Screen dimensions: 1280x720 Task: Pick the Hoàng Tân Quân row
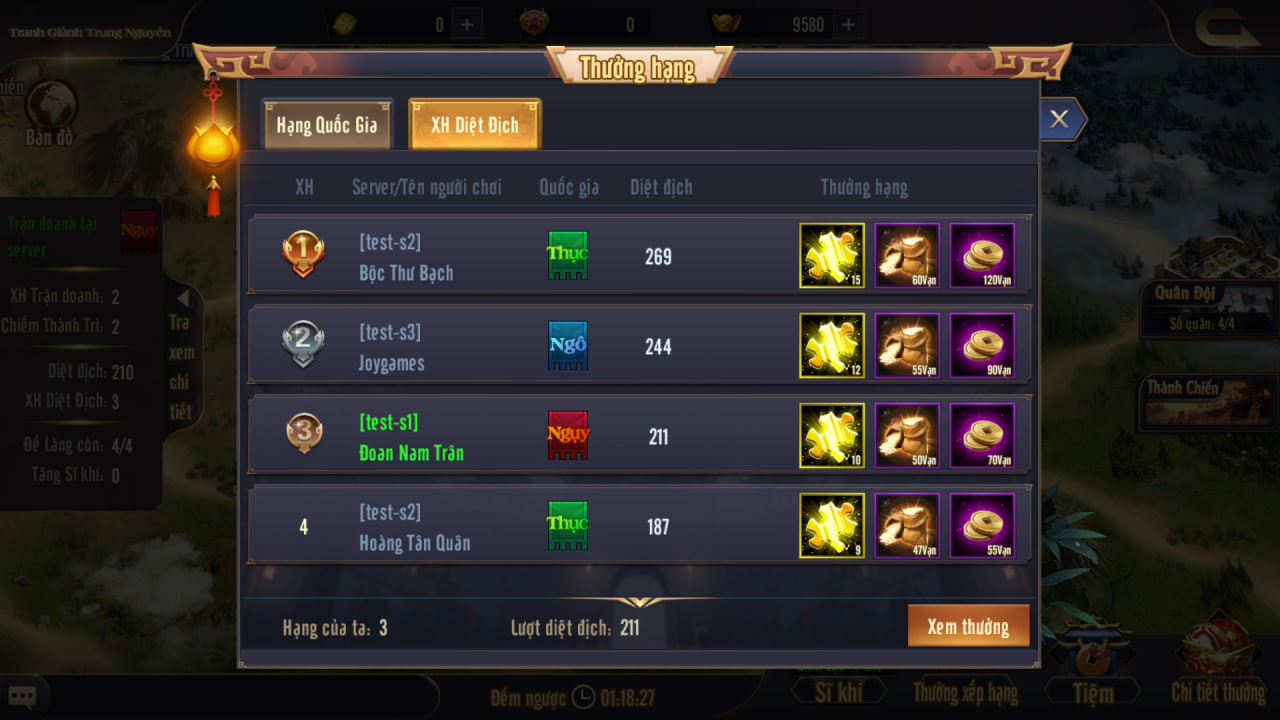(414, 527)
